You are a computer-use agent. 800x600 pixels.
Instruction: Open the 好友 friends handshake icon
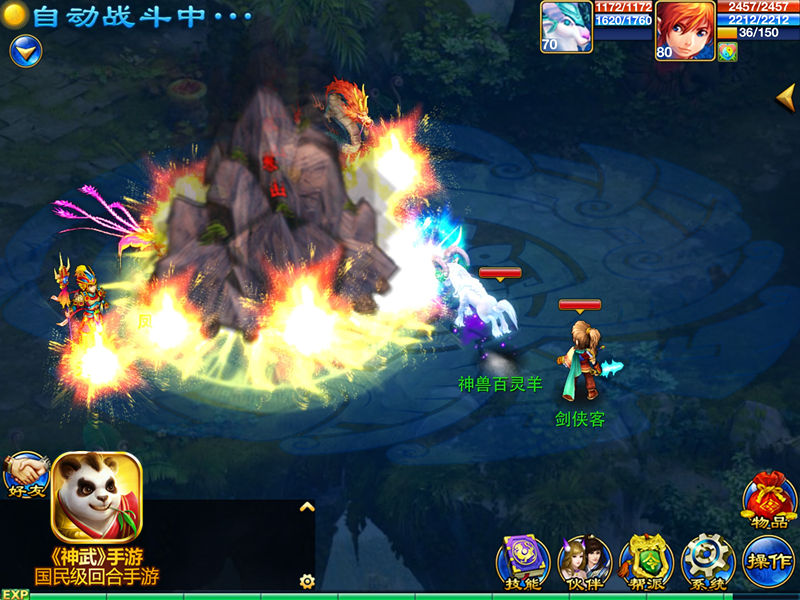[26, 474]
